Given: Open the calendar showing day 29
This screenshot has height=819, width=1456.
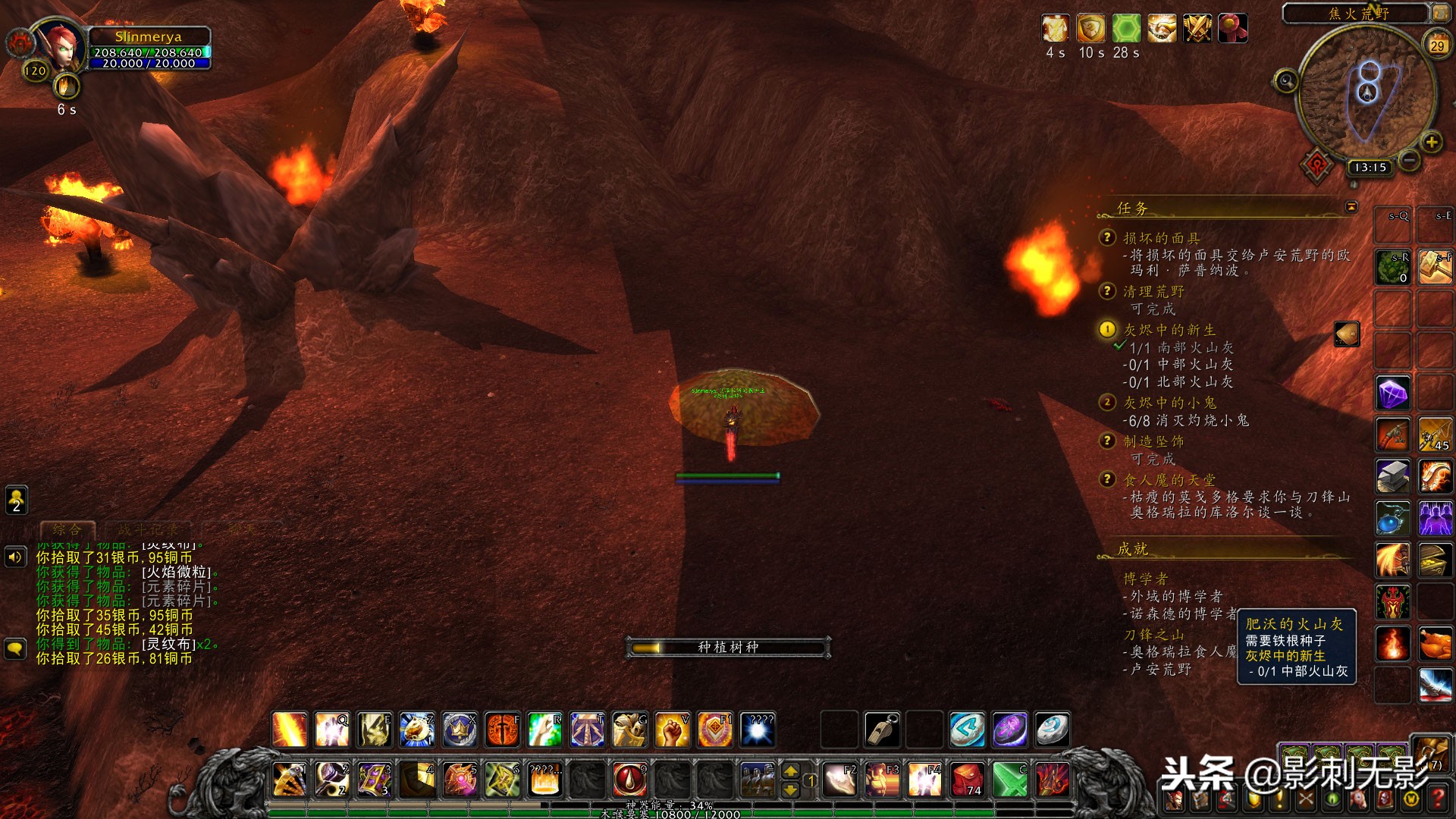Looking at the screenshot, I should point(1436,45).
